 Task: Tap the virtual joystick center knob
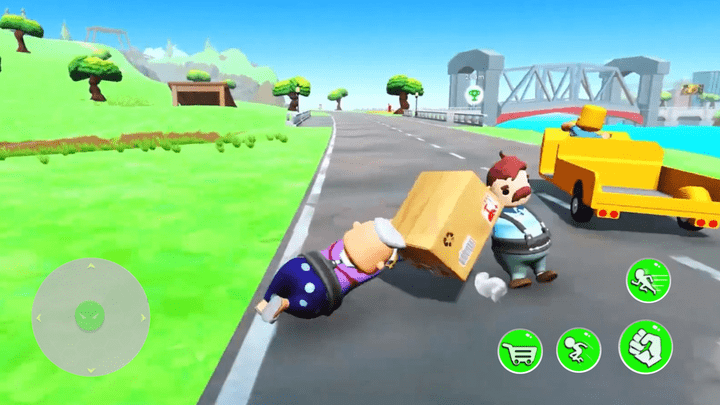90,317
